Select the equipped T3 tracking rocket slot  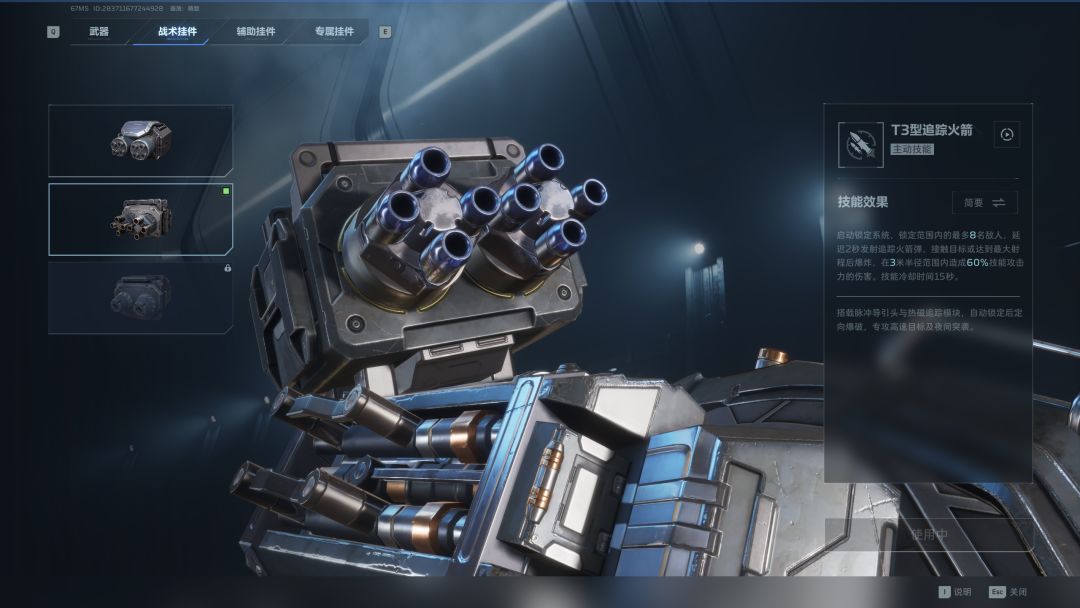click(x=140, y=219)
